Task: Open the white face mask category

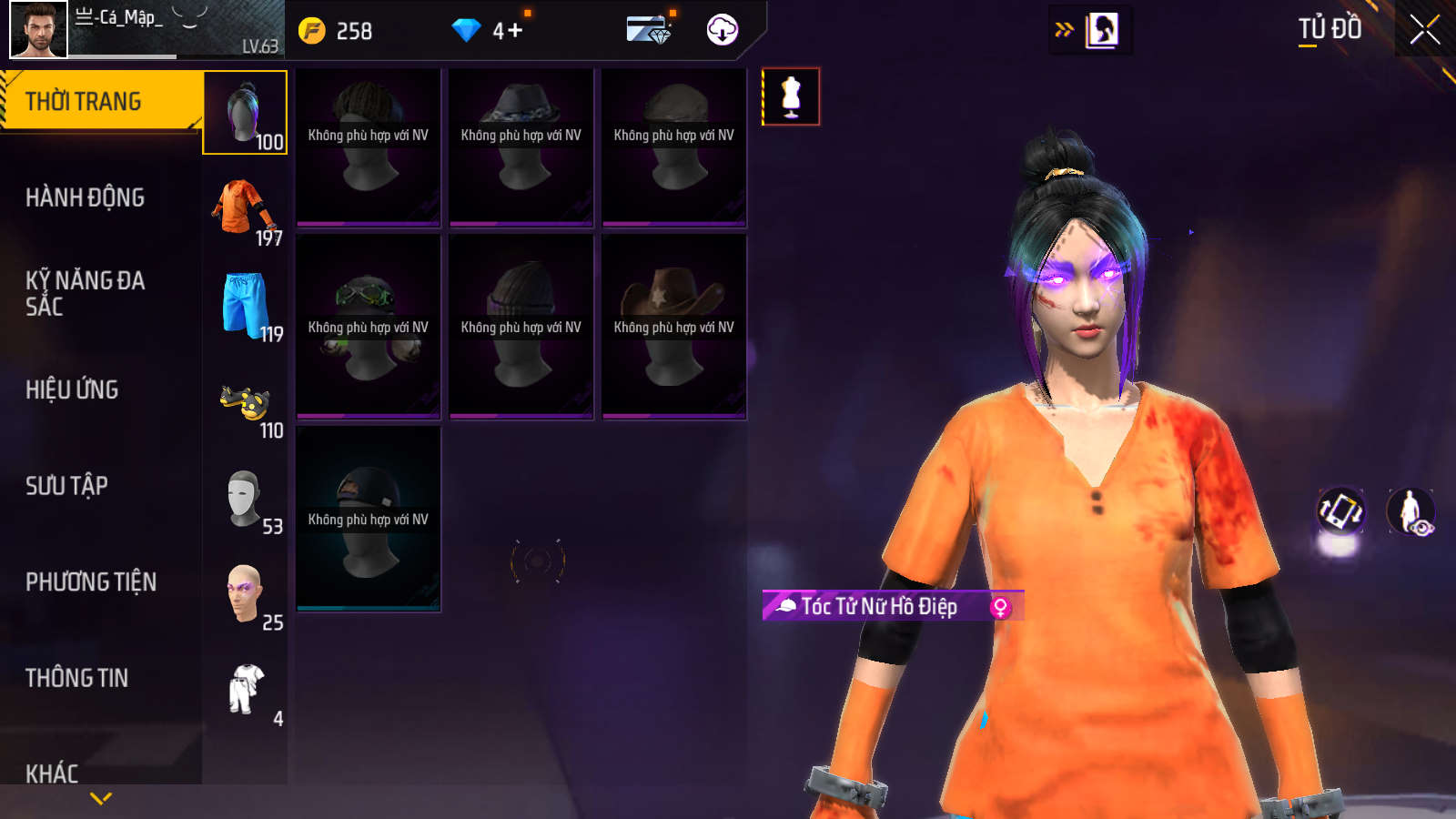Action: coord(244,498)
